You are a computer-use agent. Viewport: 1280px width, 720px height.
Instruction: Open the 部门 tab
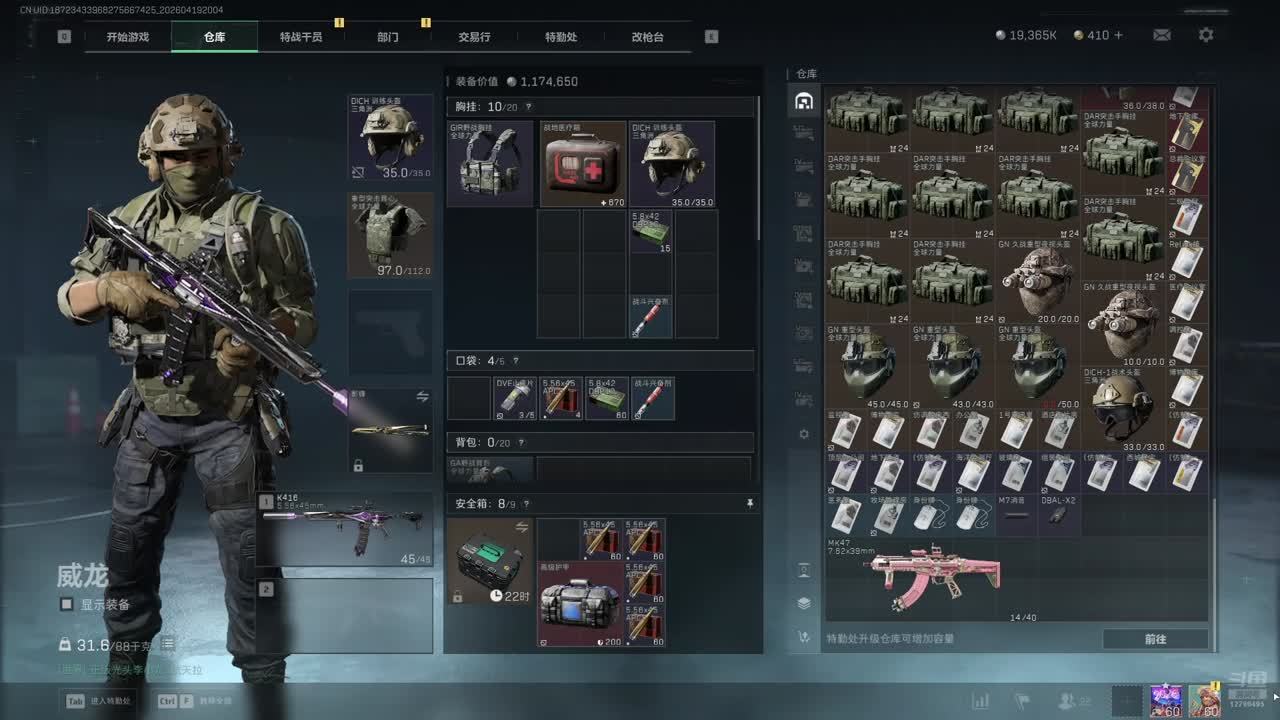(x=388, y=37)
